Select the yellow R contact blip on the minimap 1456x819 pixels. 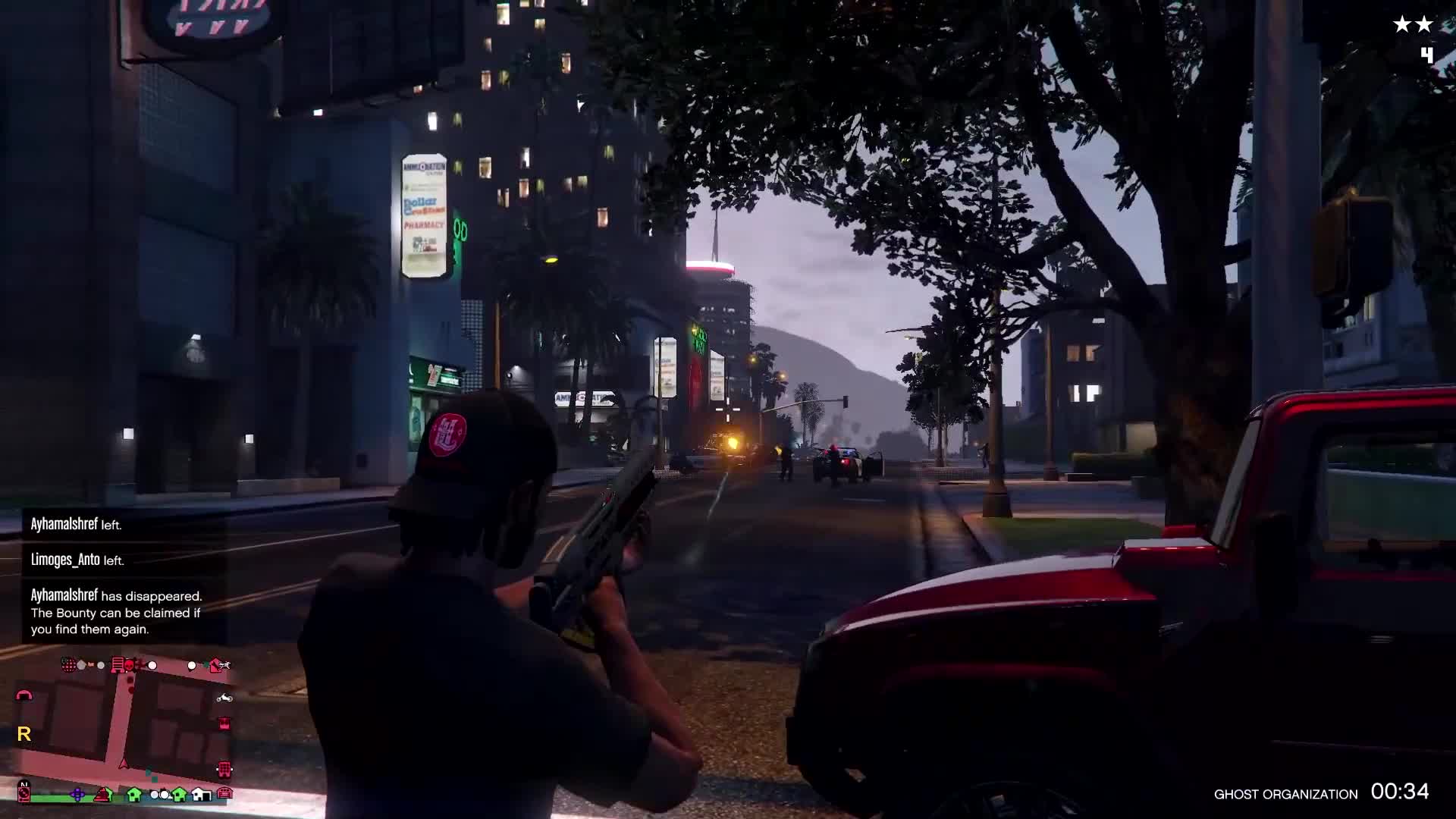pyautogui.click(x=24, y=733)
